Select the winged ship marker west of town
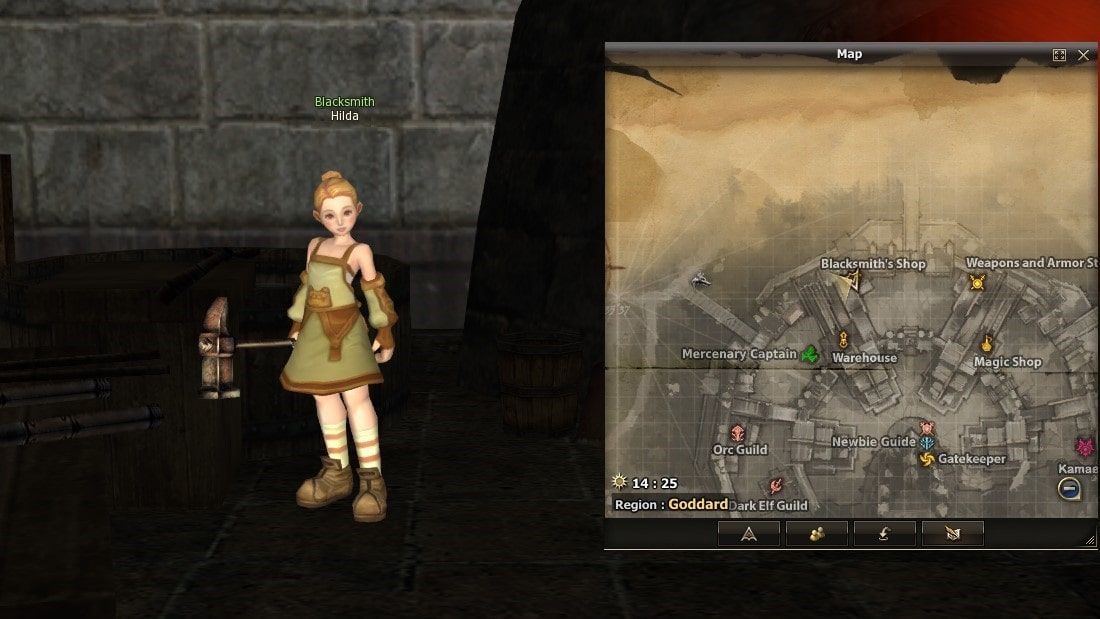Viewport: 1100px width, 619px height. (x=701, y=281)
